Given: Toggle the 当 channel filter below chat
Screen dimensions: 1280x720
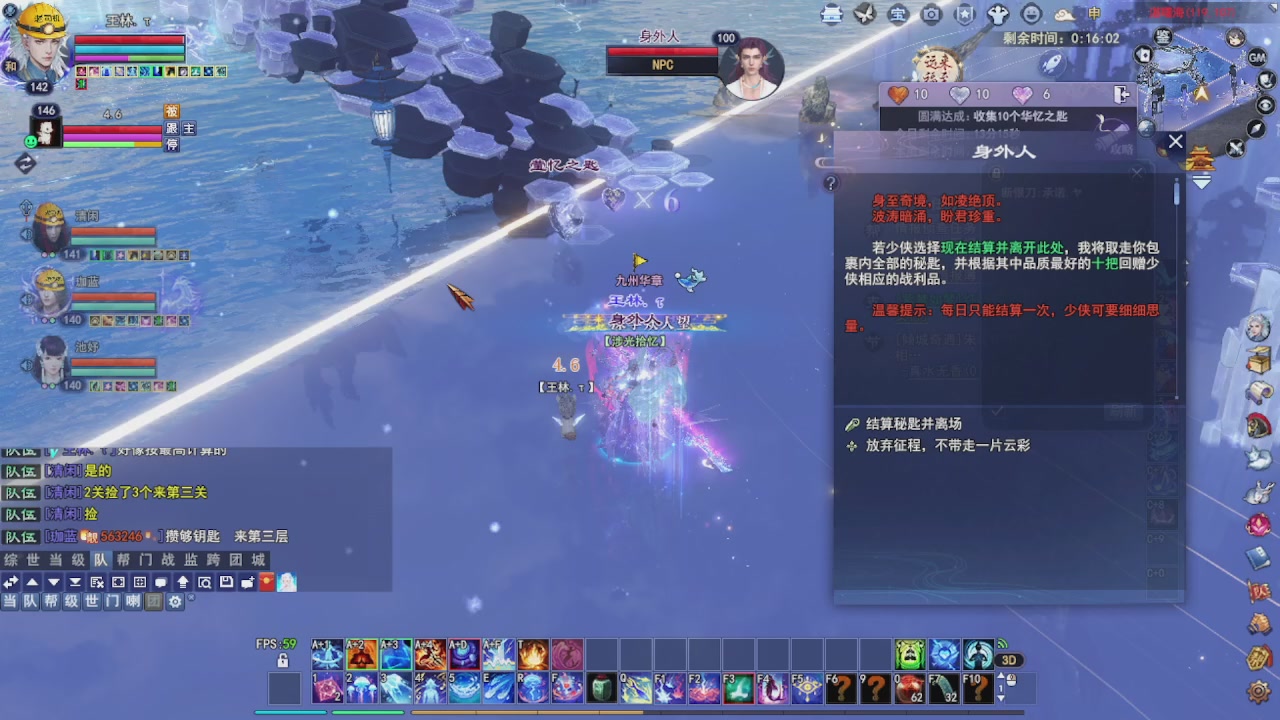Looking at the screenshot, I should [10, 601].
